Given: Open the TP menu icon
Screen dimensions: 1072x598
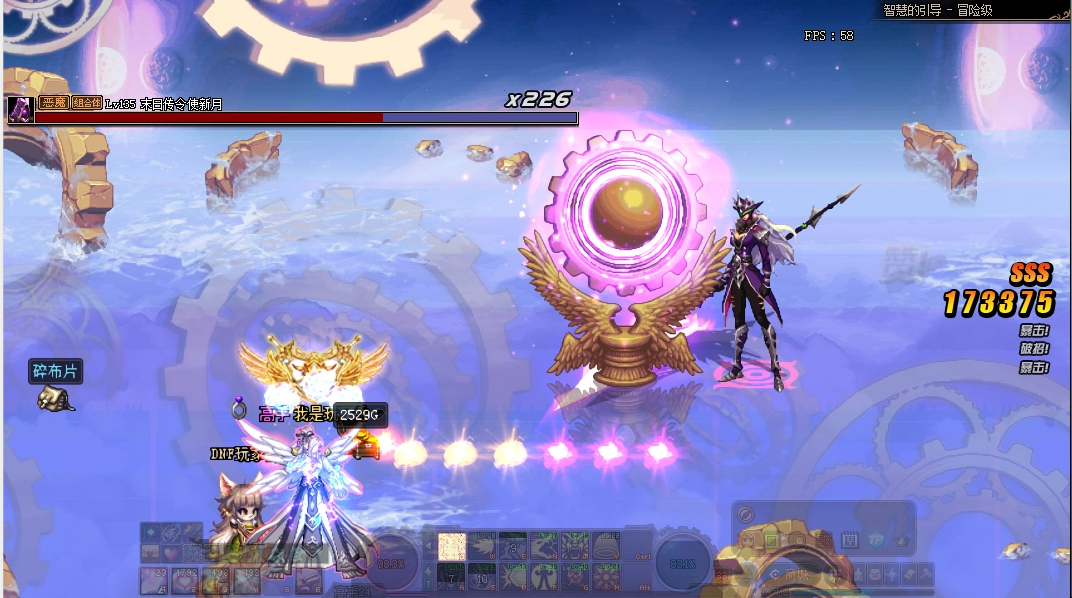Looking at the screenshot, I should [x=874, y=541].
